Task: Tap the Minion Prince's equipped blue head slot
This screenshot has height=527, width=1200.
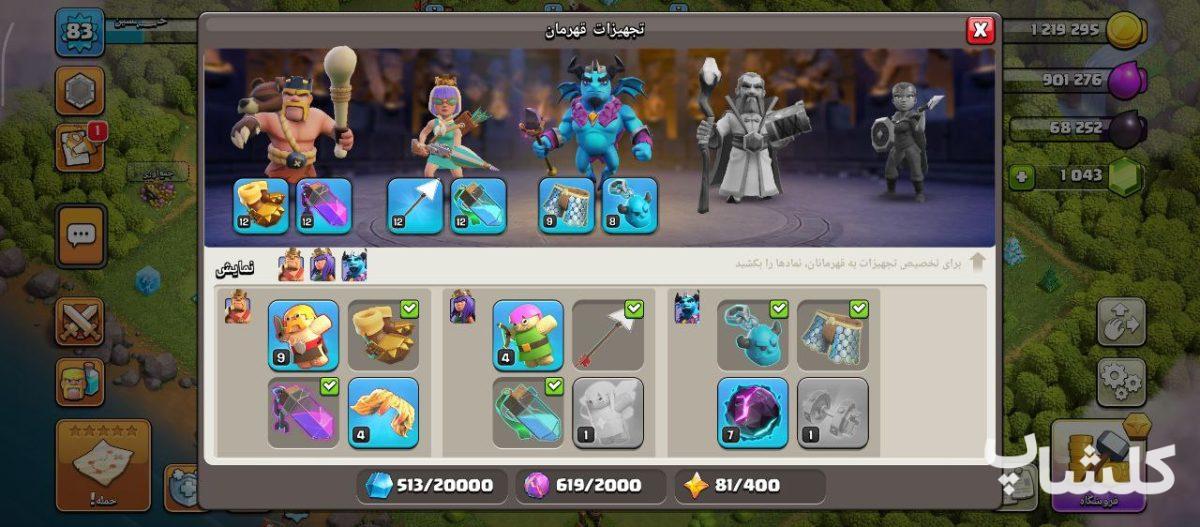Action: point(629,206)
